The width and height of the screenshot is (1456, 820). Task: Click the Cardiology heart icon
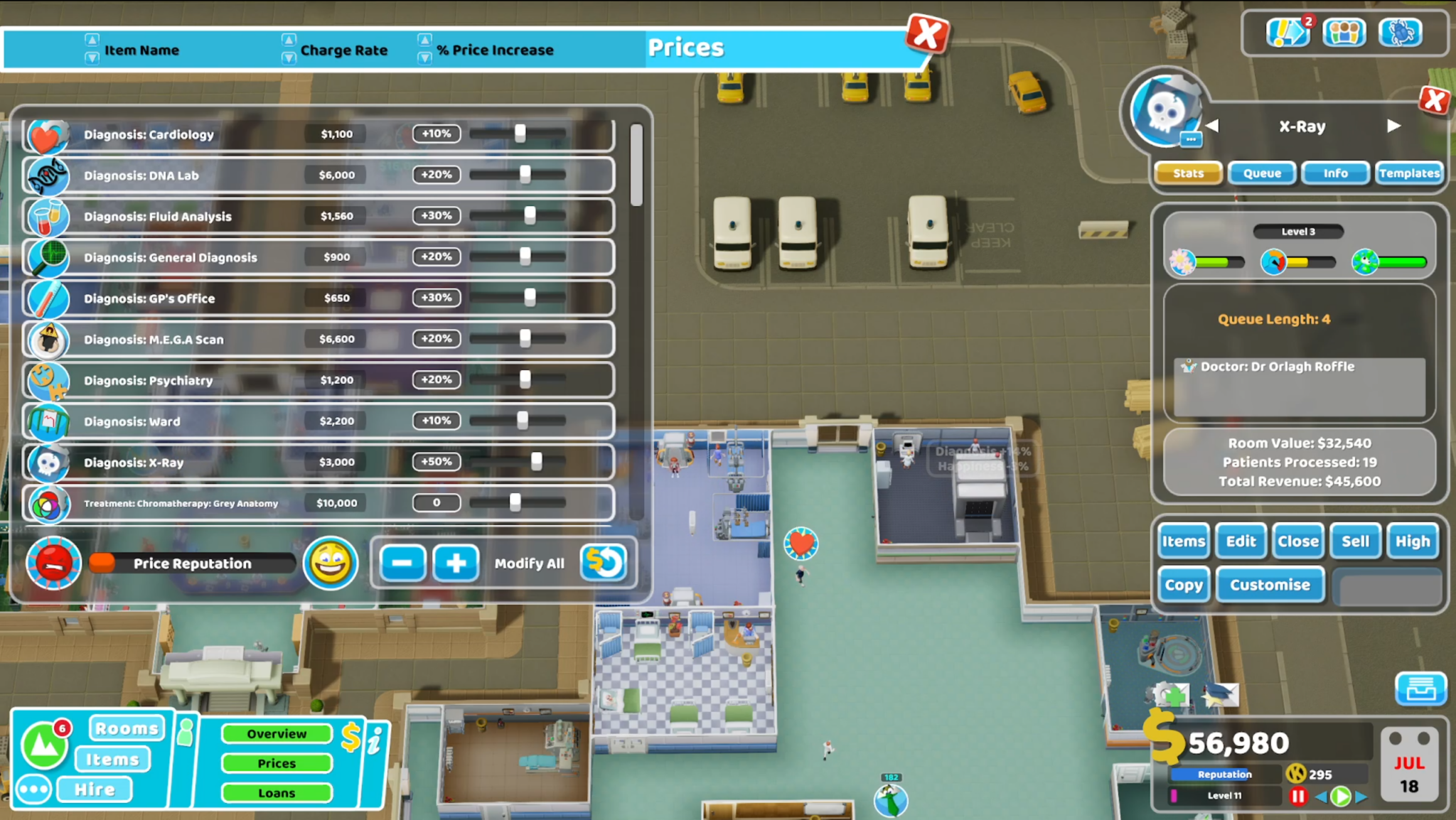[x=47, y=135]
